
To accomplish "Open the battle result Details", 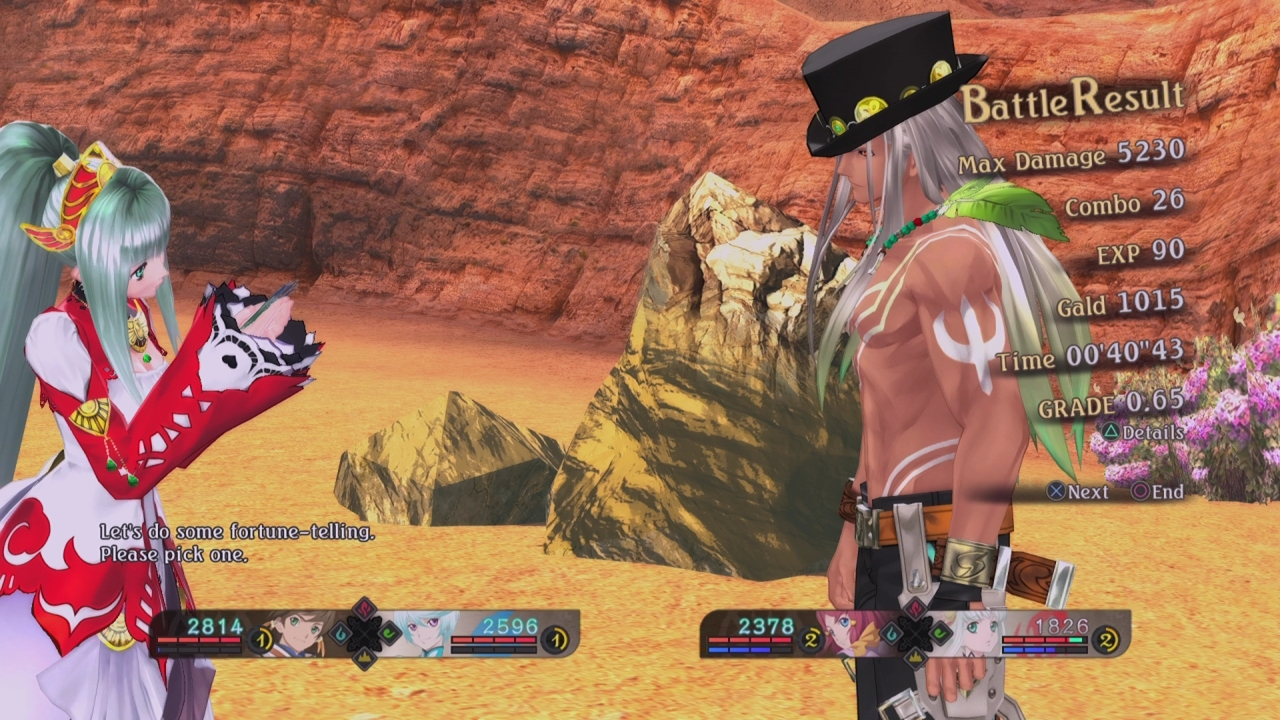I will tap(1143, 433).
